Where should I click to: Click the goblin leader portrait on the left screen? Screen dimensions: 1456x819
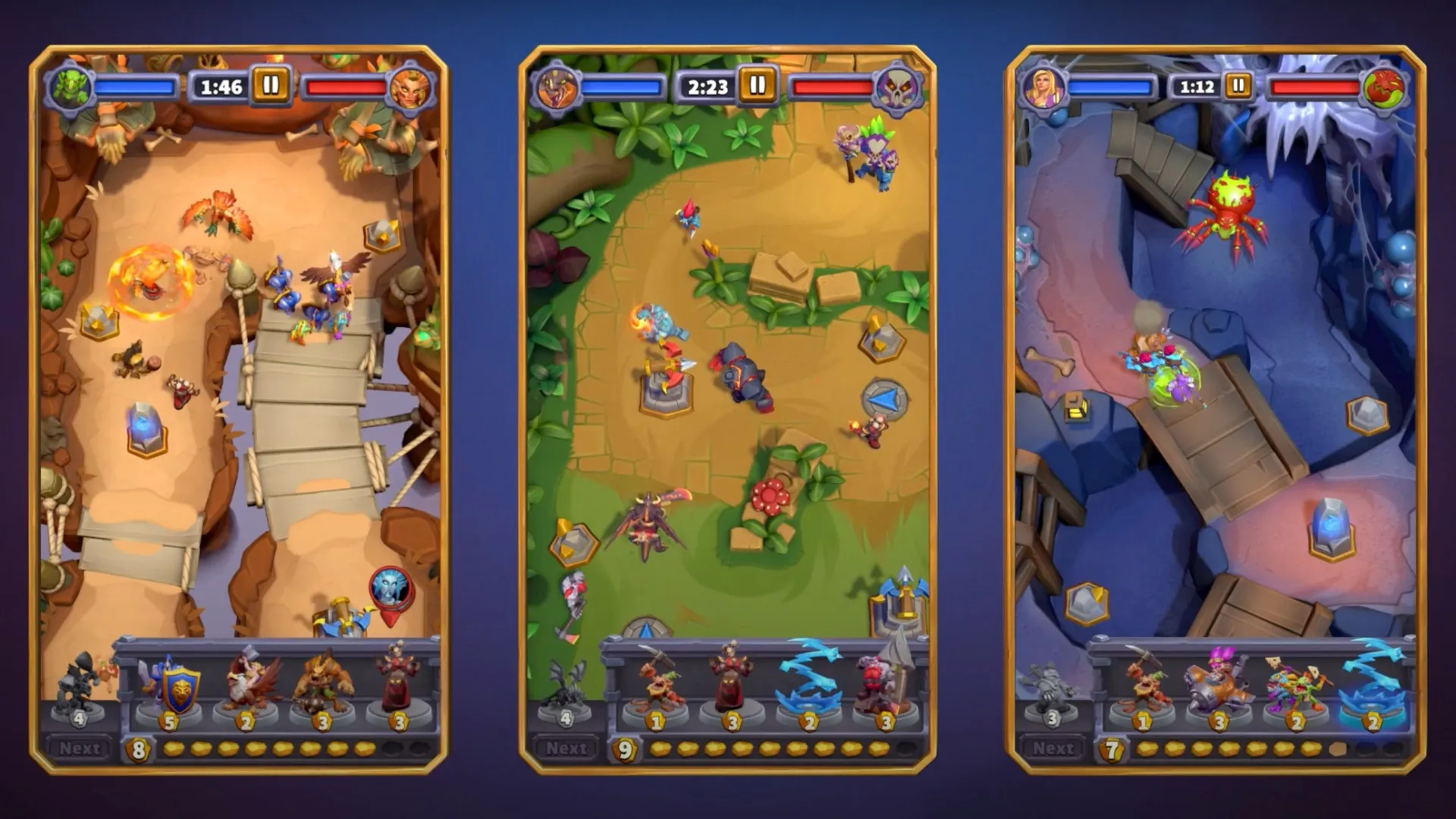(x=68, y=86)
